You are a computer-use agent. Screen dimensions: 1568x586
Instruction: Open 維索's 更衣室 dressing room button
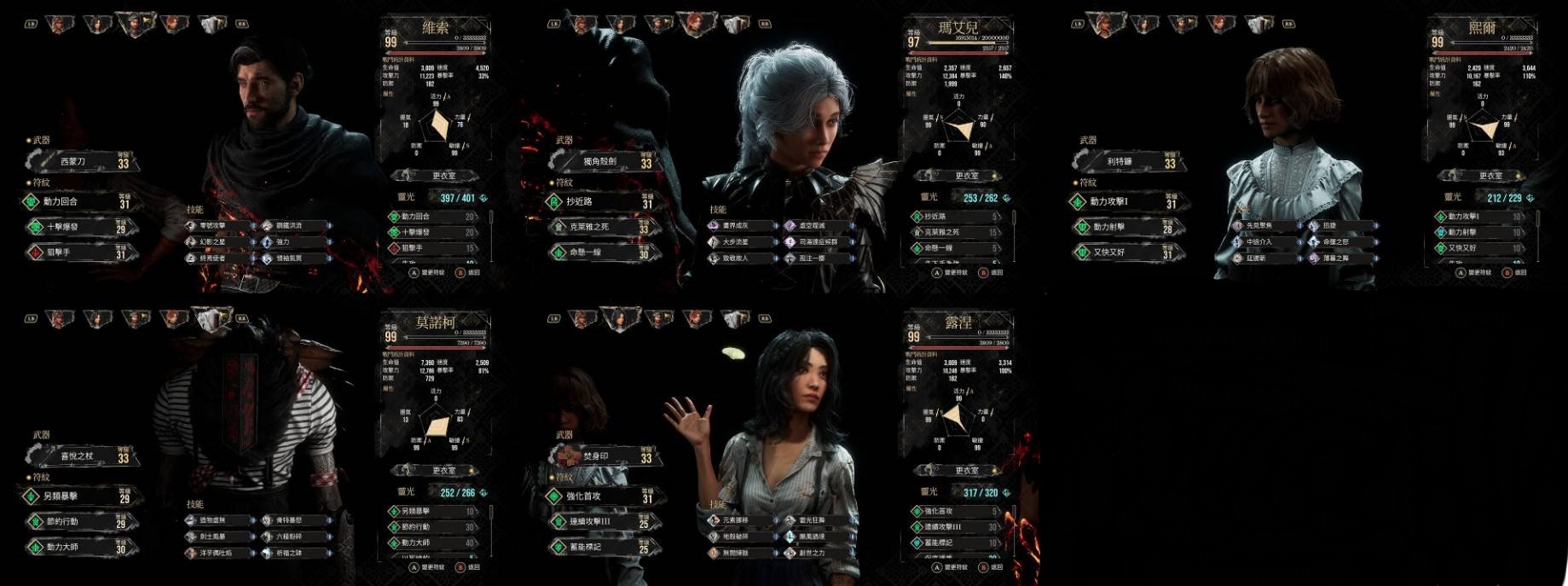[x=443, y=176]
